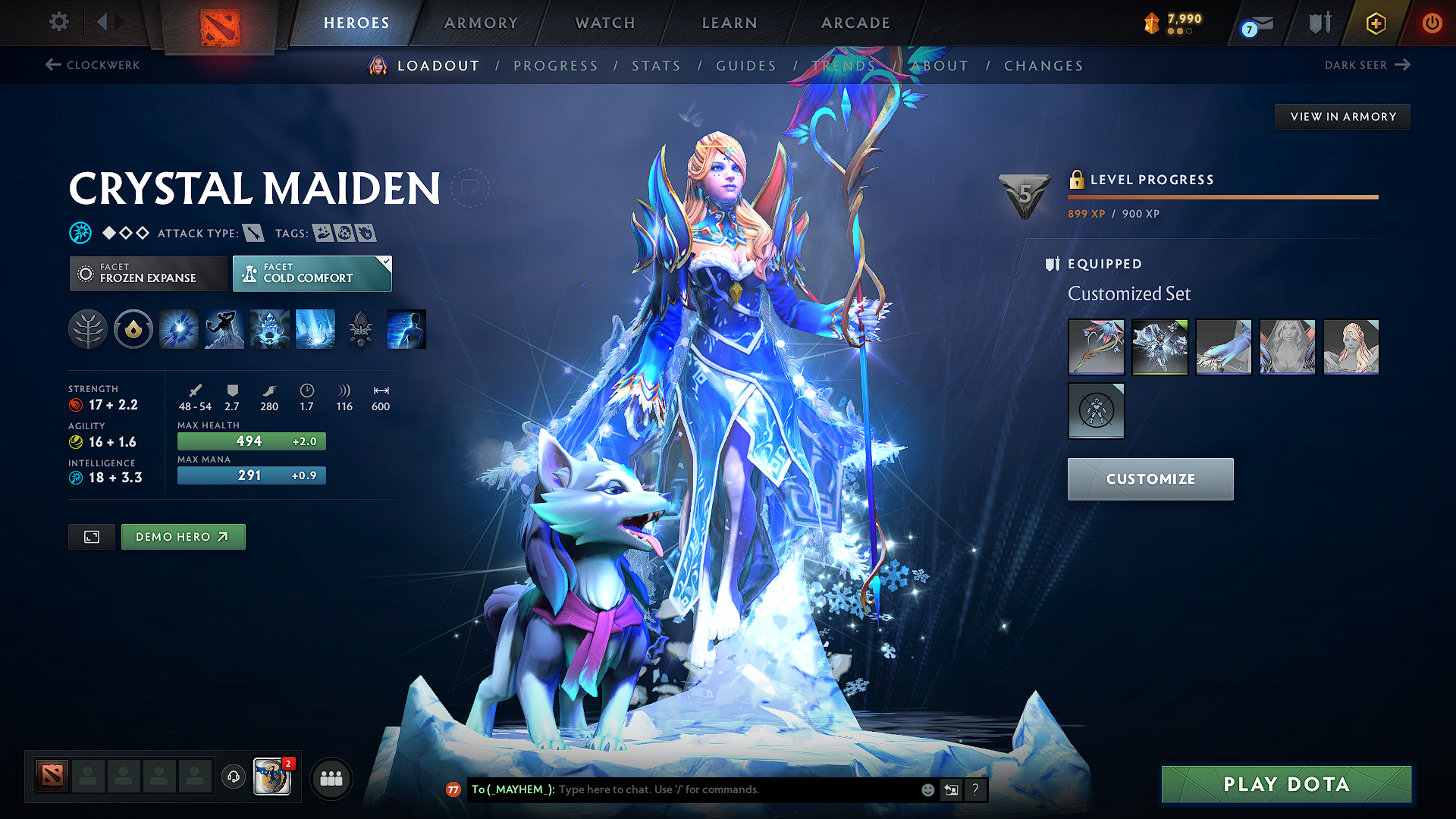Open the talent tree icon
The width and height of the screenshot is (1456, 819).
point(88,328)
